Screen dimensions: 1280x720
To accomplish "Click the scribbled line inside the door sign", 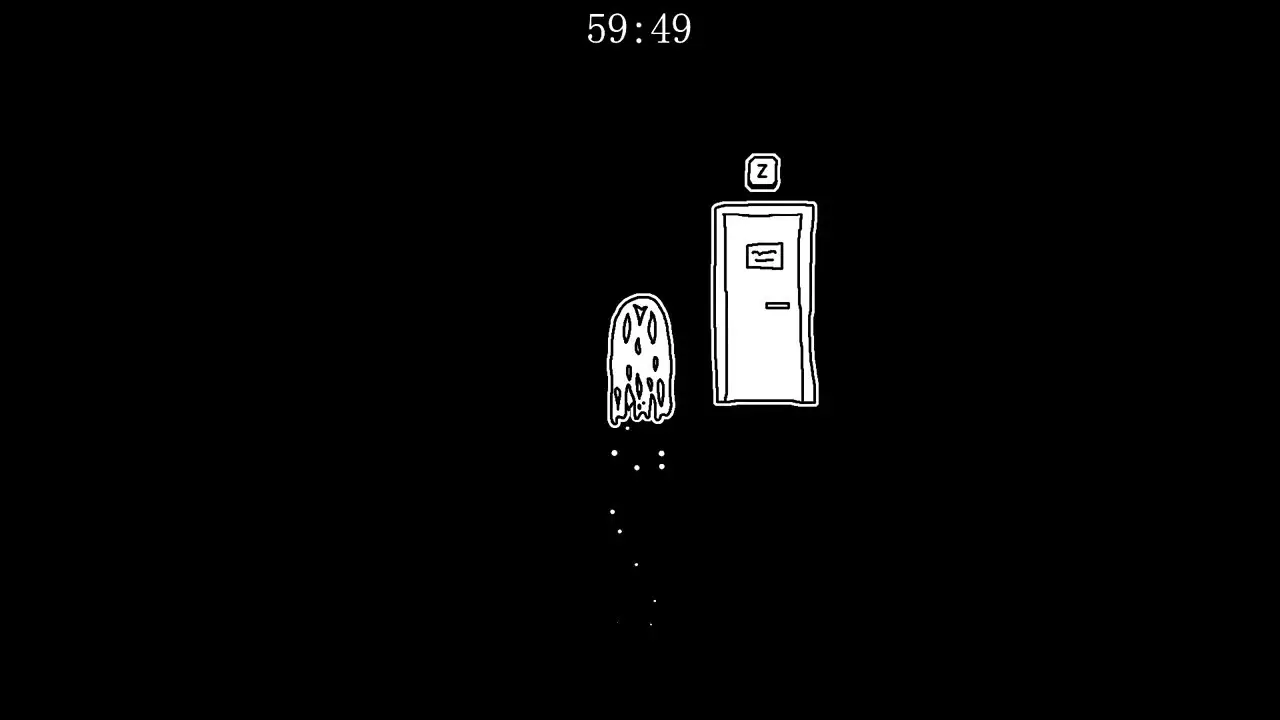I will coord(763,255).
